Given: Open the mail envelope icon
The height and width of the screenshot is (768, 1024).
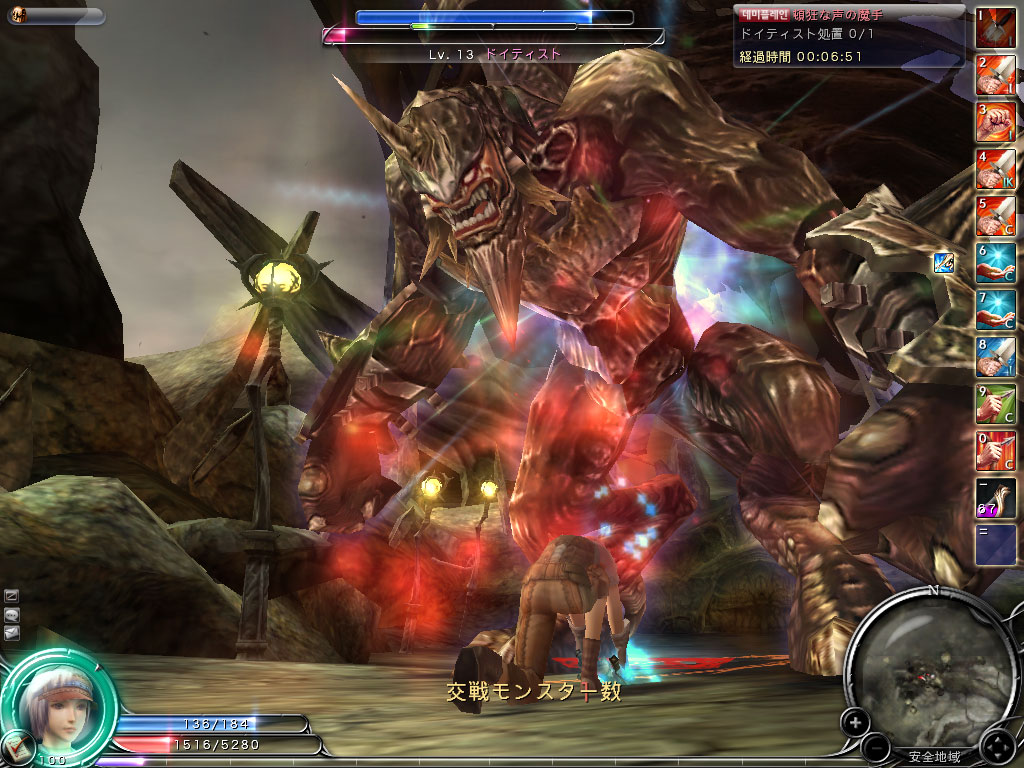Looking at the screenshot, I should 11,632.
